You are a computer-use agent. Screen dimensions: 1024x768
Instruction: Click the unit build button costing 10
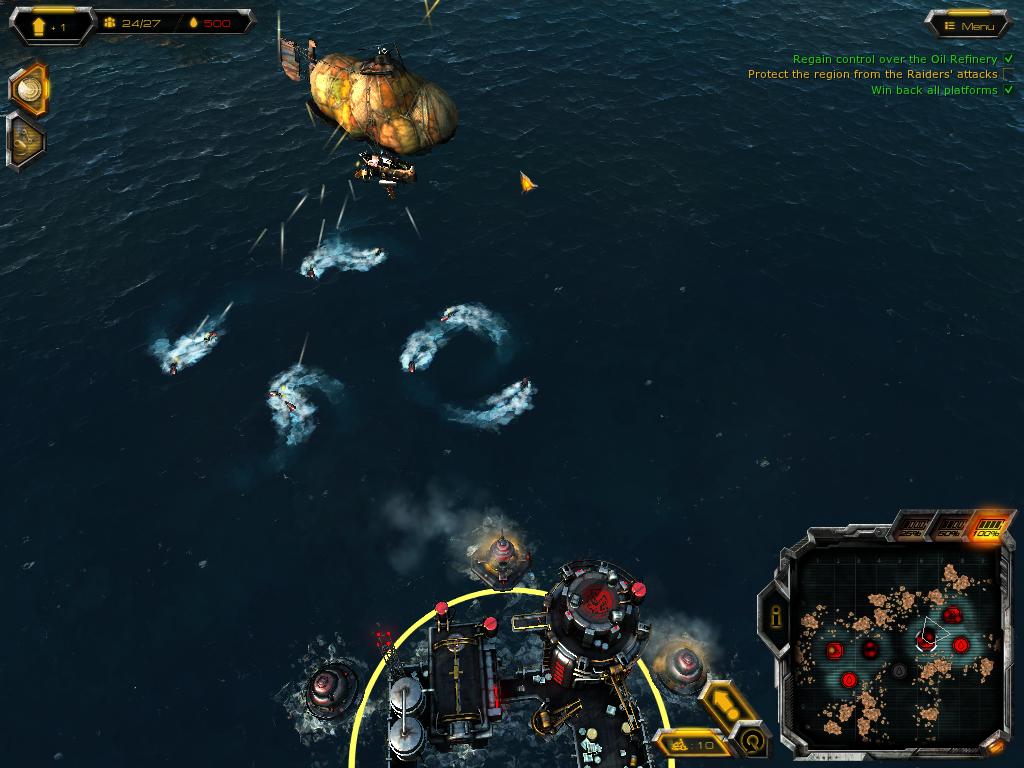click(x=692, y=744)
